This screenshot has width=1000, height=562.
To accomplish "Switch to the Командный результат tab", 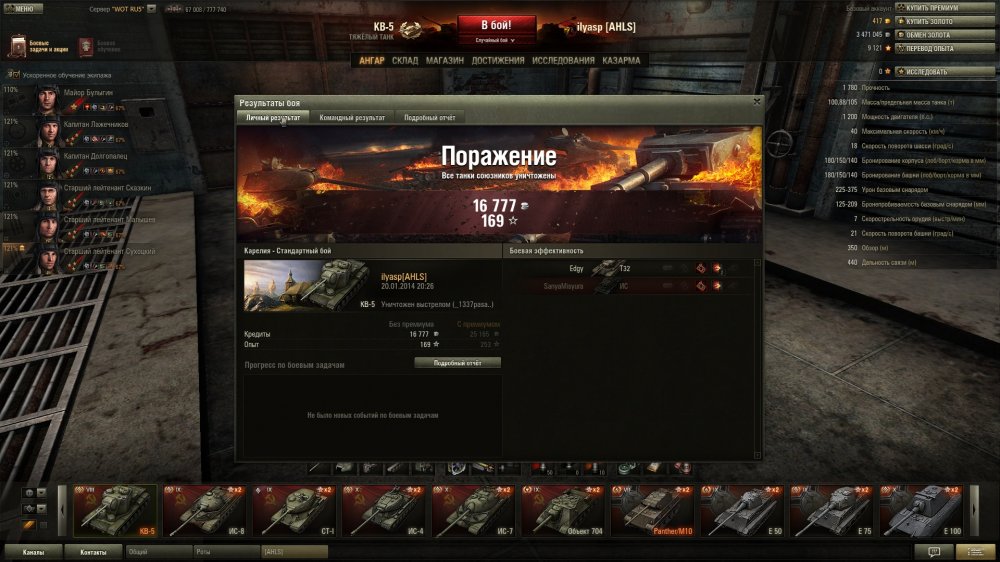I will (352, 117).
